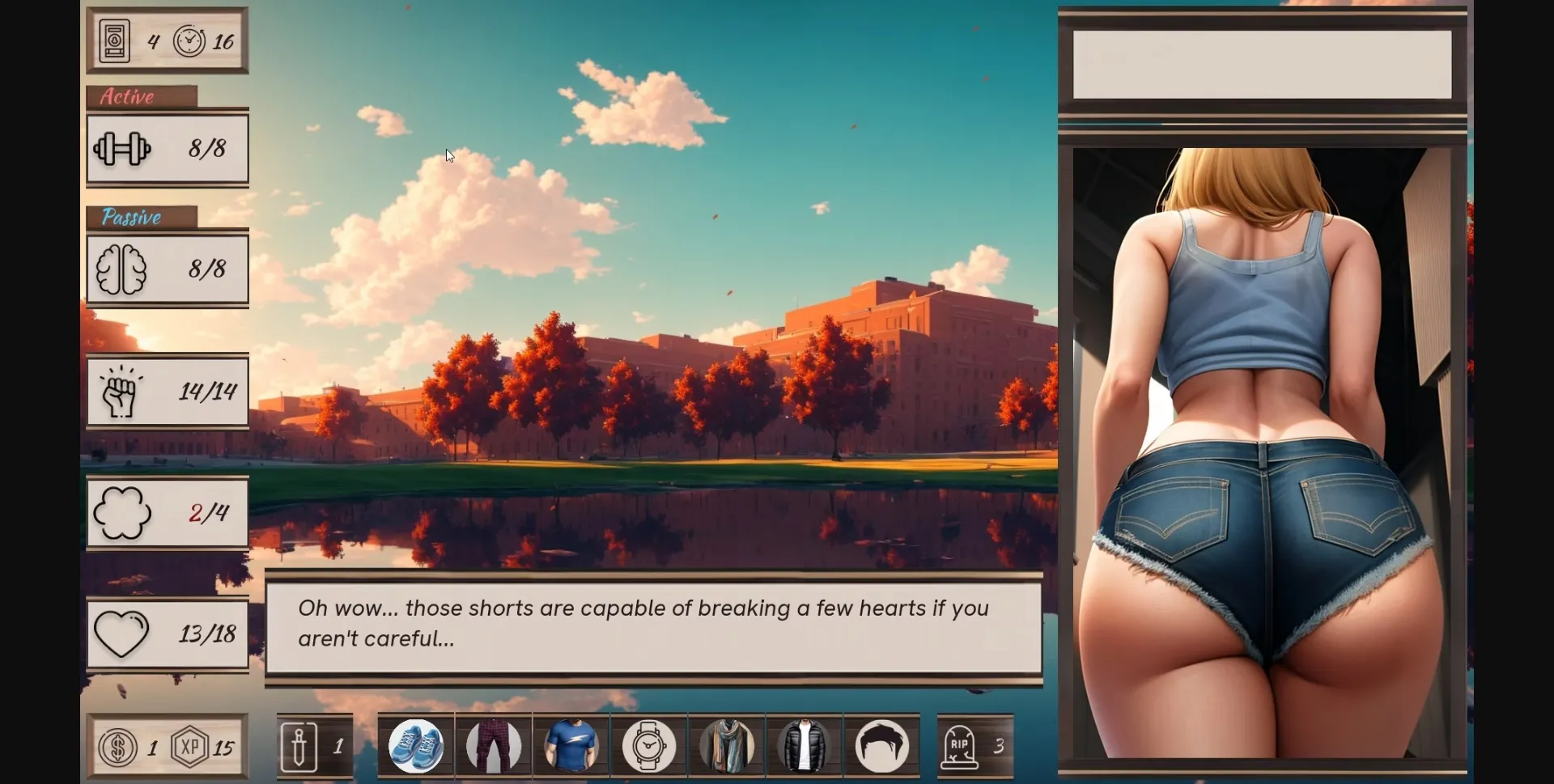Open the thought cloud 2/4 stat
Viewport: 1554px width, 784px height.
tap(168, 513)
